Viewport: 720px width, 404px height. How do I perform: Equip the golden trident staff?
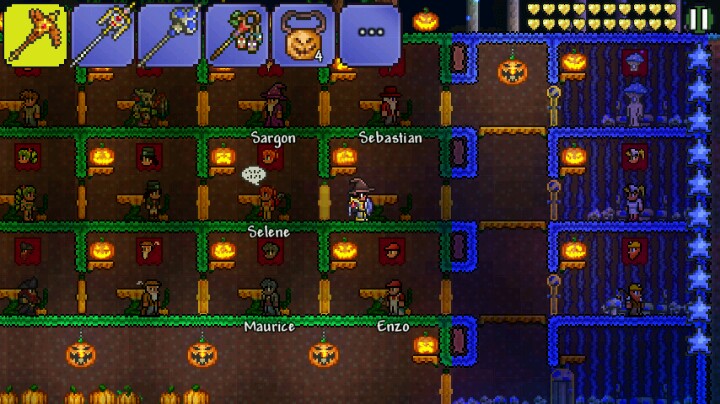click(x=102, y=34)
